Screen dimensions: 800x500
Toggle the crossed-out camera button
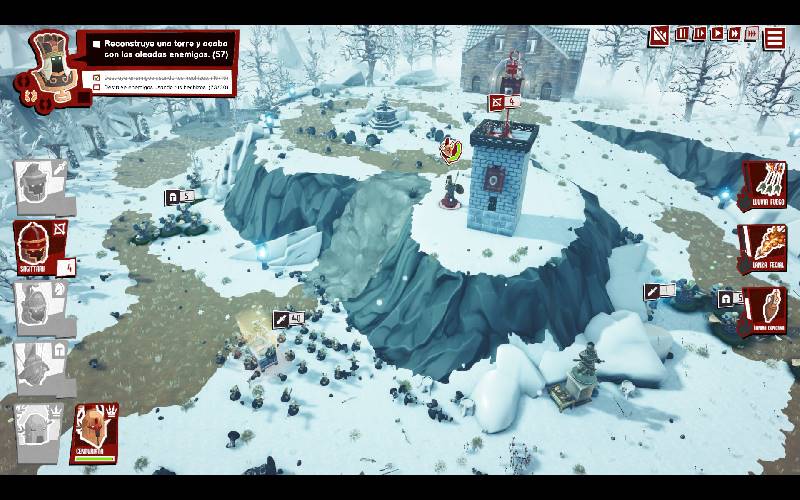pos(657,36)
